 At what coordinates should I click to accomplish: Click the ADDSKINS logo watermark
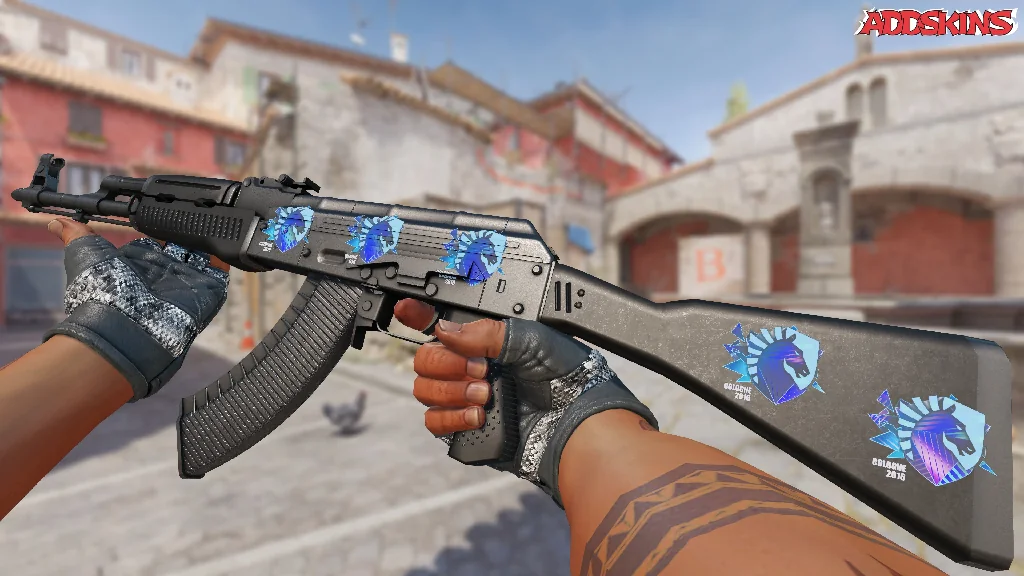point(937,22)
